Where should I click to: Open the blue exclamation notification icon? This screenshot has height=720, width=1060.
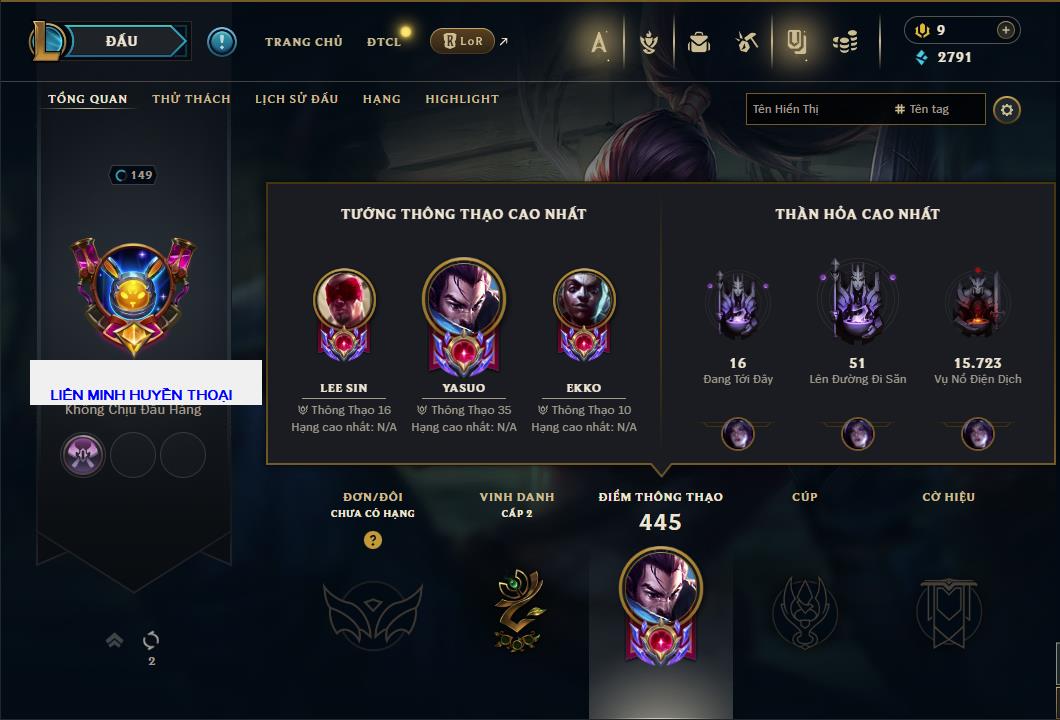(221, 41)
